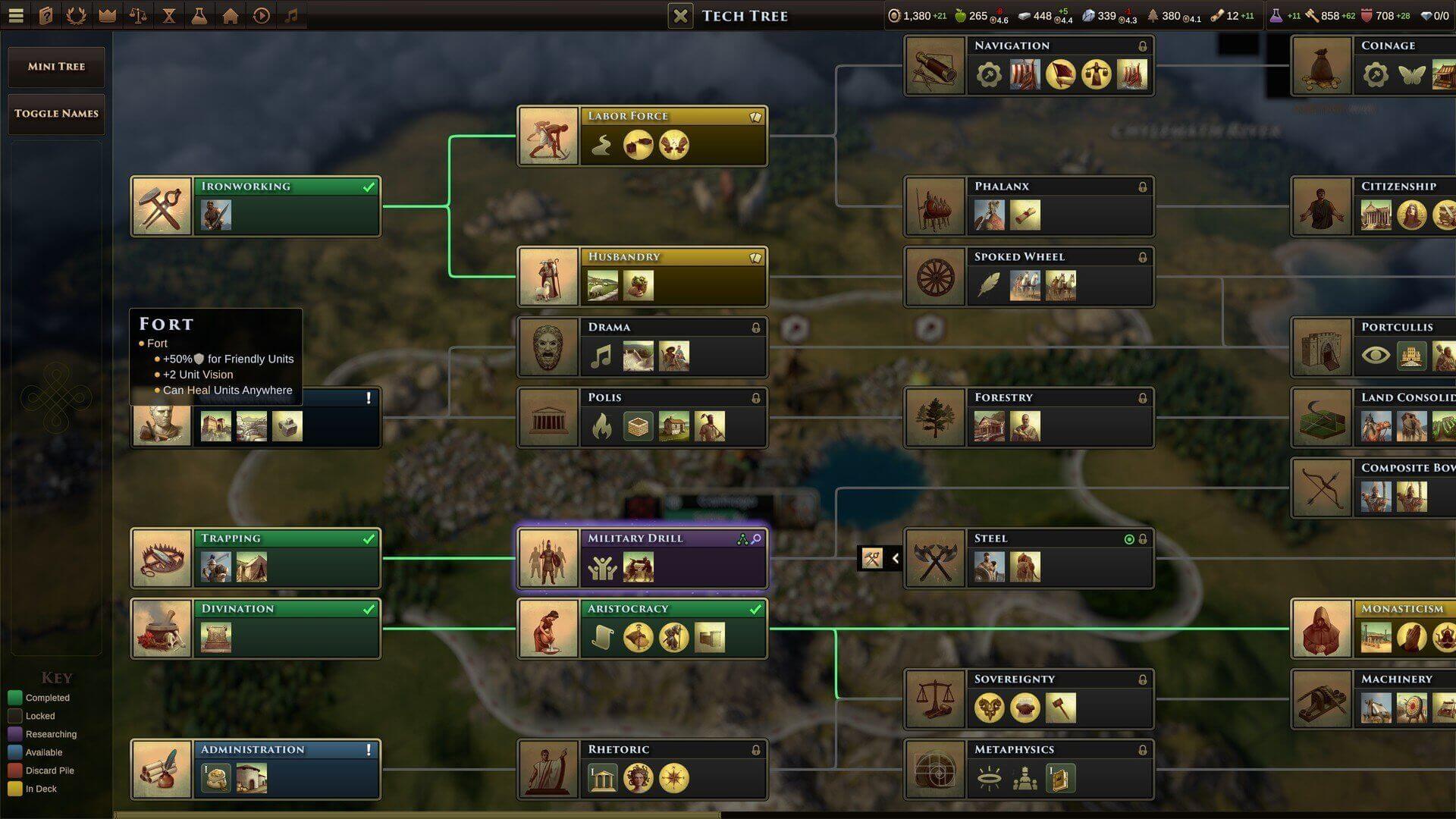Open the help encyclopedia book icon

[x=45, y=14]
